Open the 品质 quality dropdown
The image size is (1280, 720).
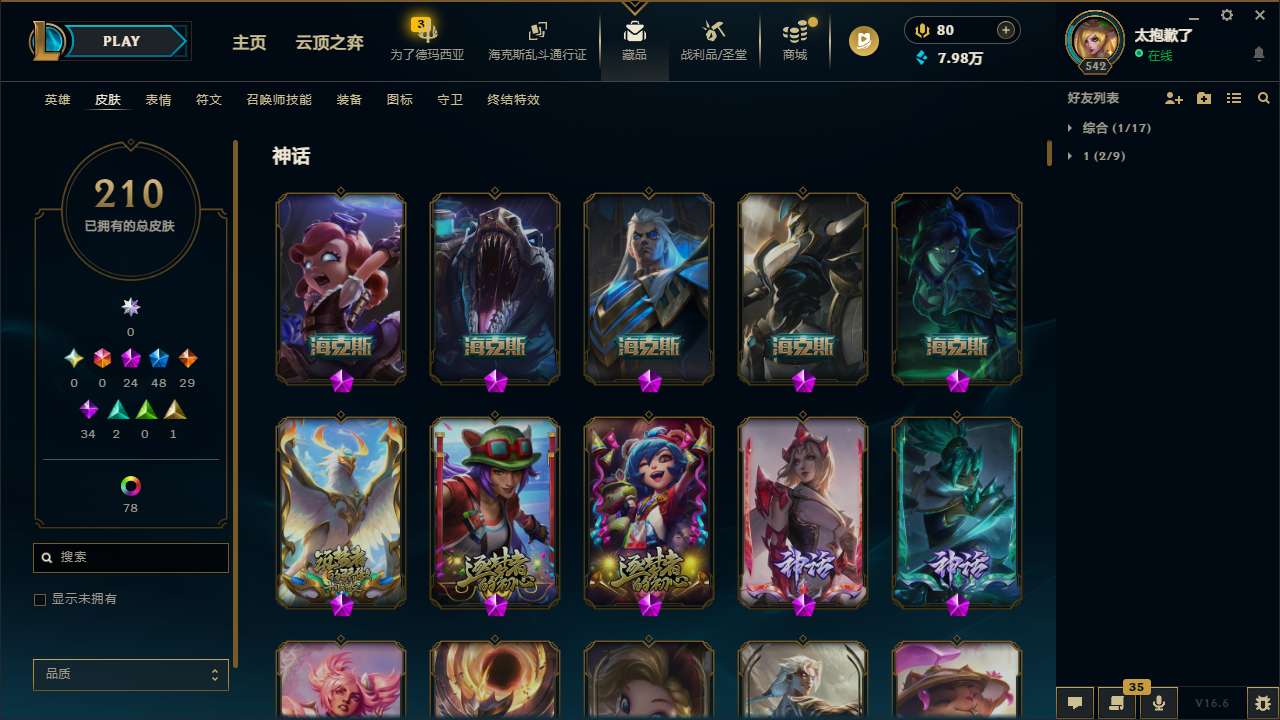[x=130, y=674]
